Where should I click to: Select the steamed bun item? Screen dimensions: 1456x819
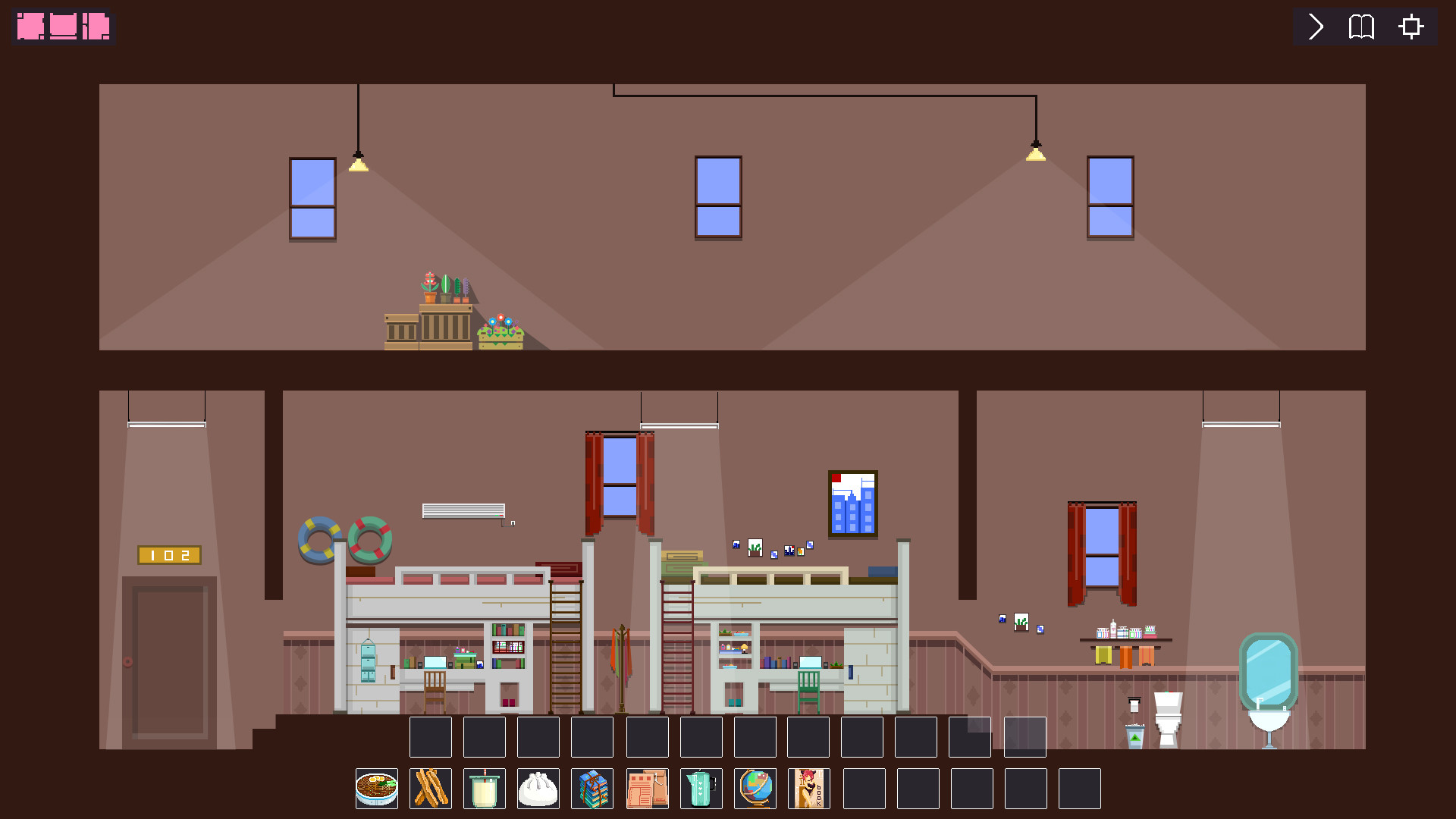pos(538,789)
